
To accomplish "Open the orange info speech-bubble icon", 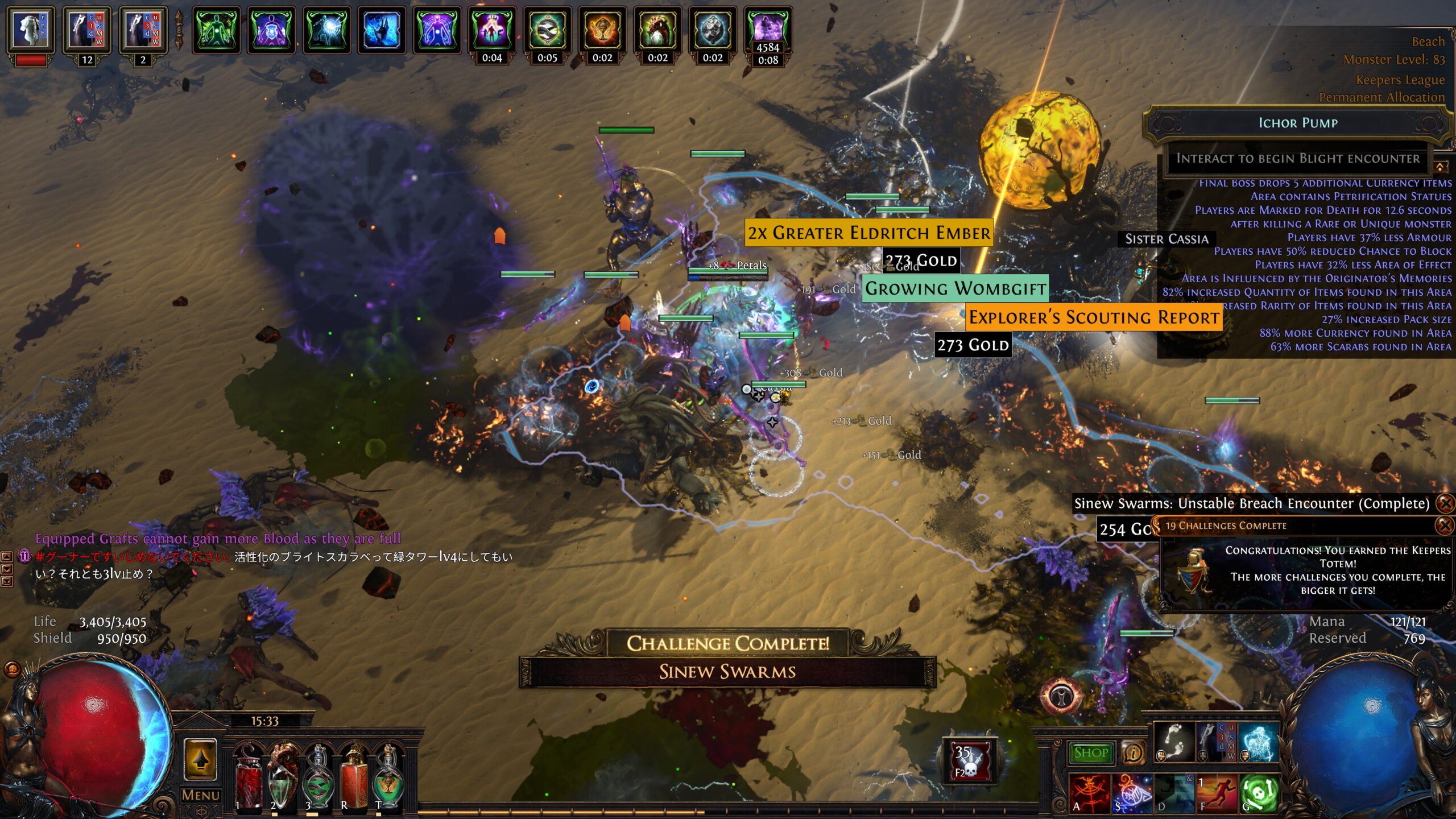I will (1132, 753).
